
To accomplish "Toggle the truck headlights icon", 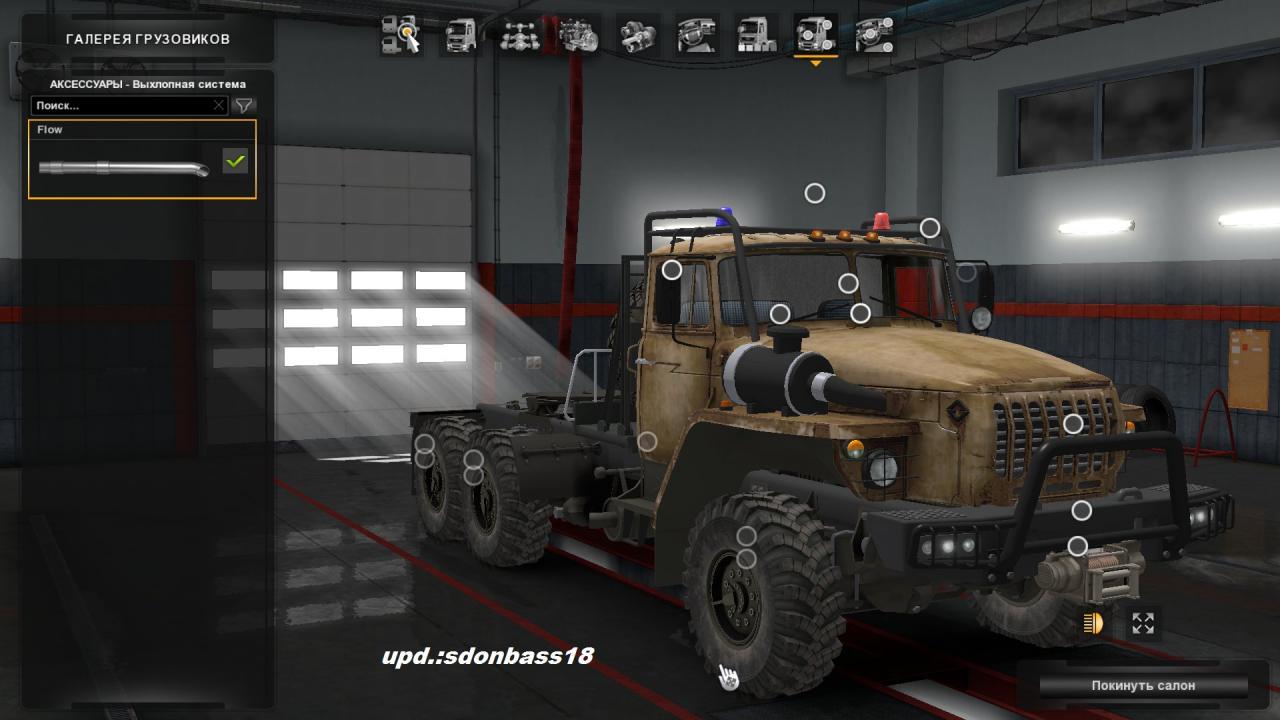I will (x=1092, y=624).
